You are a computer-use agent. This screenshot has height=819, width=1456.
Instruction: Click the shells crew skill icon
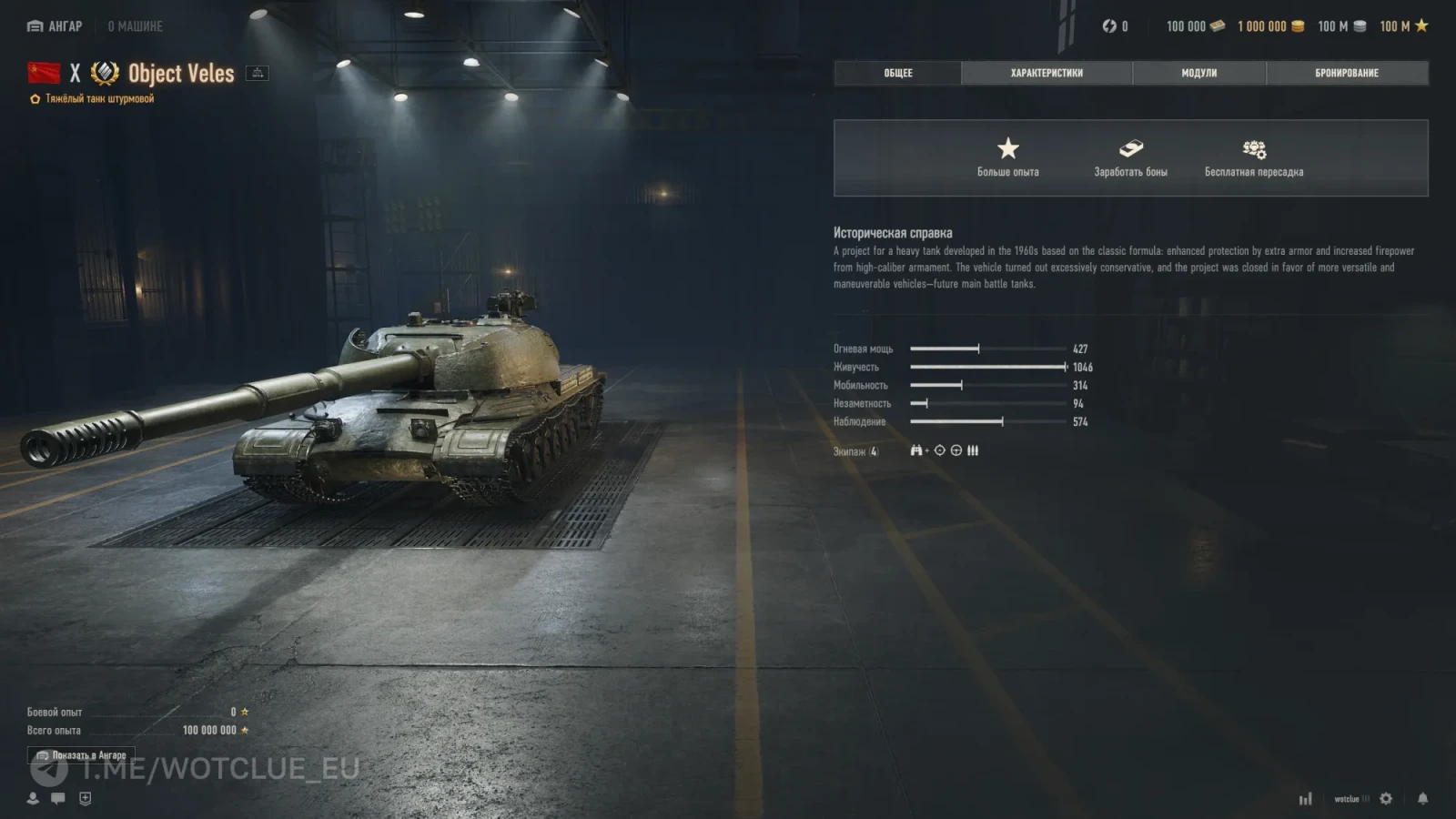pos(973,450)
